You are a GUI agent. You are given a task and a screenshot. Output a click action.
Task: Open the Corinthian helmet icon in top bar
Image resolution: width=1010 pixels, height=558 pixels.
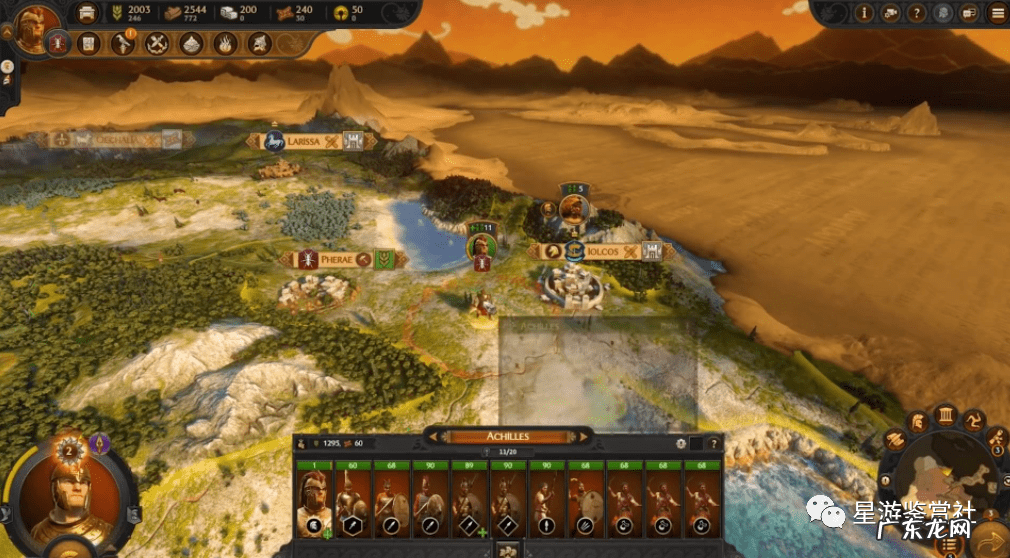coord(259,43)
